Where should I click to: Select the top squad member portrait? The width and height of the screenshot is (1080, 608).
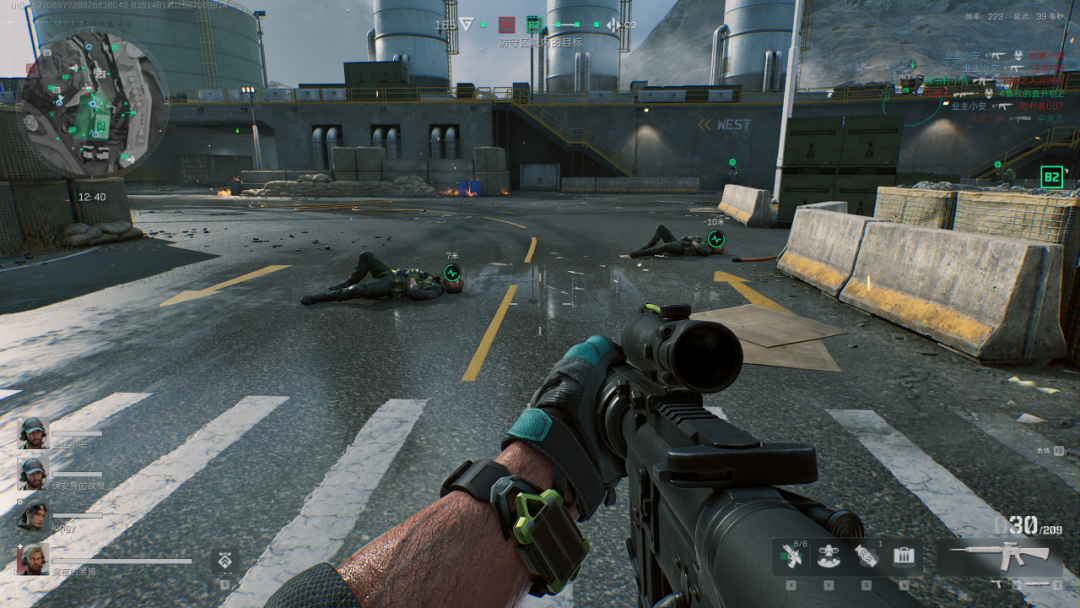tap(32, 432)
